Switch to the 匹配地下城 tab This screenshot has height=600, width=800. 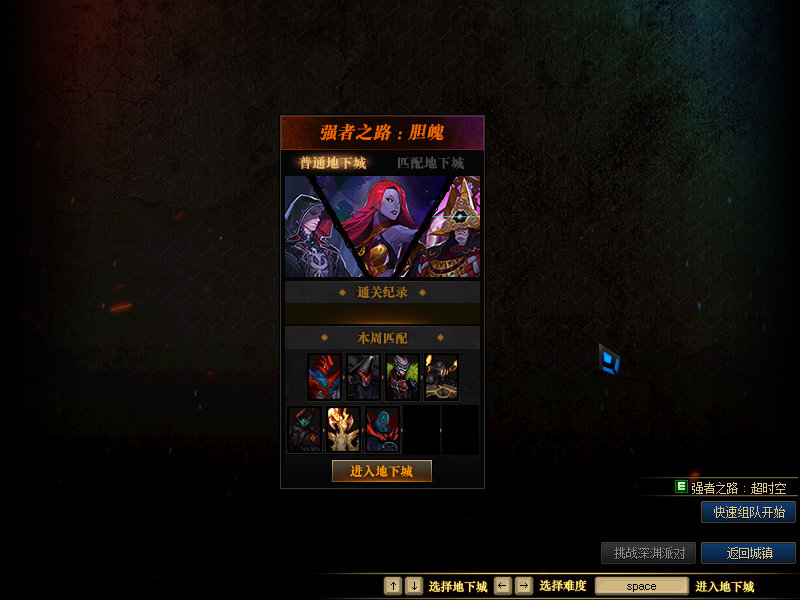[x=430, y=163]
